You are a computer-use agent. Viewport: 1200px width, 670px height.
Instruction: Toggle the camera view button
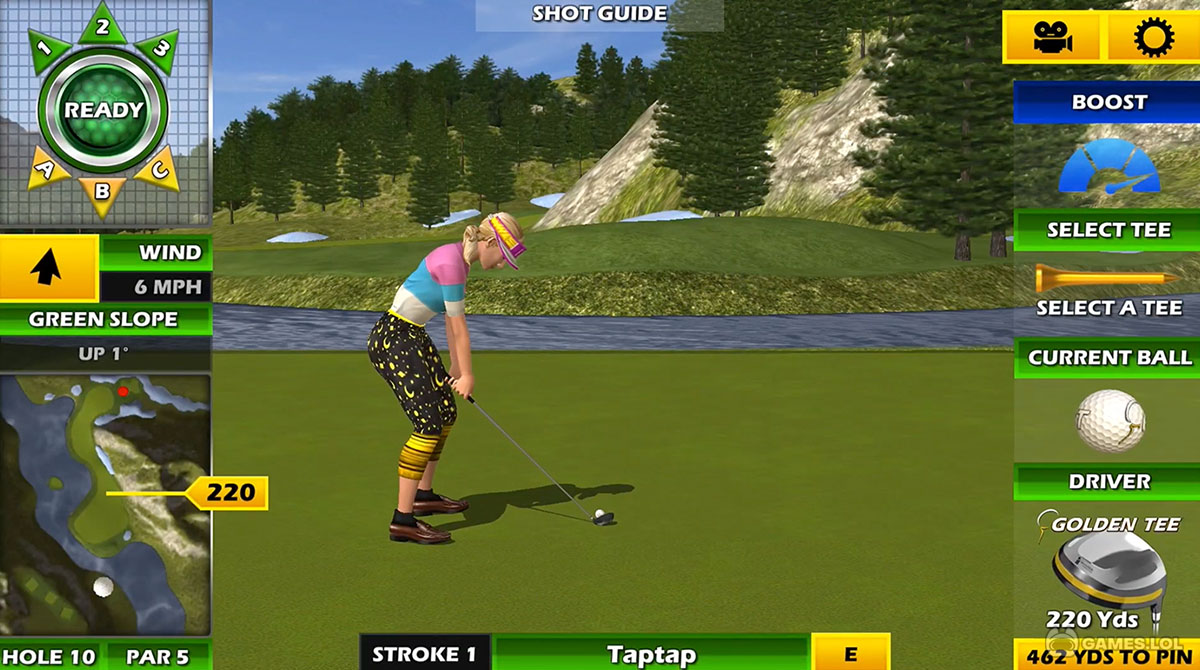click(x=1053, y=38)
